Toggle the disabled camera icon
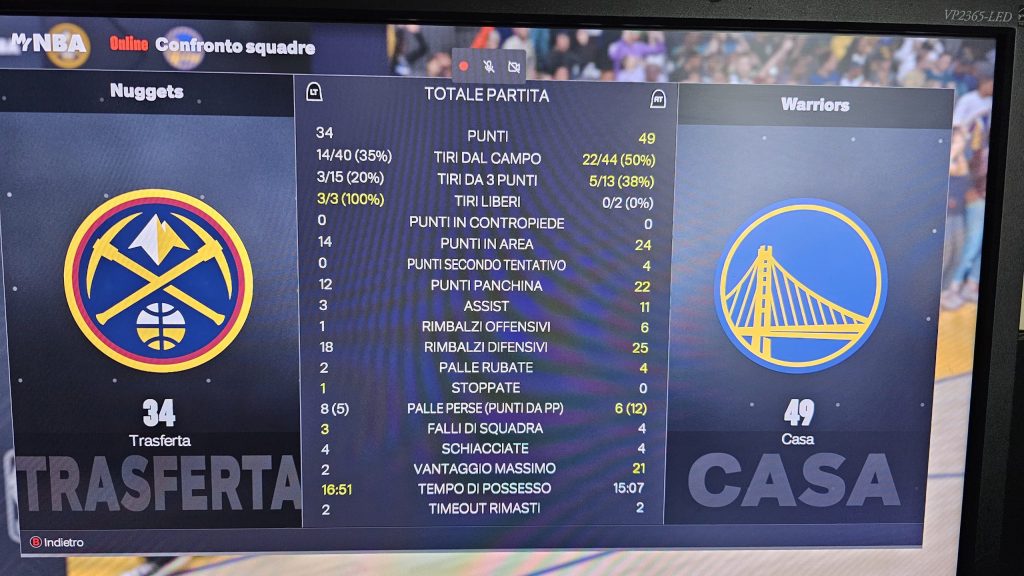This screenshot has height=576, width=1024. point(514,66)
